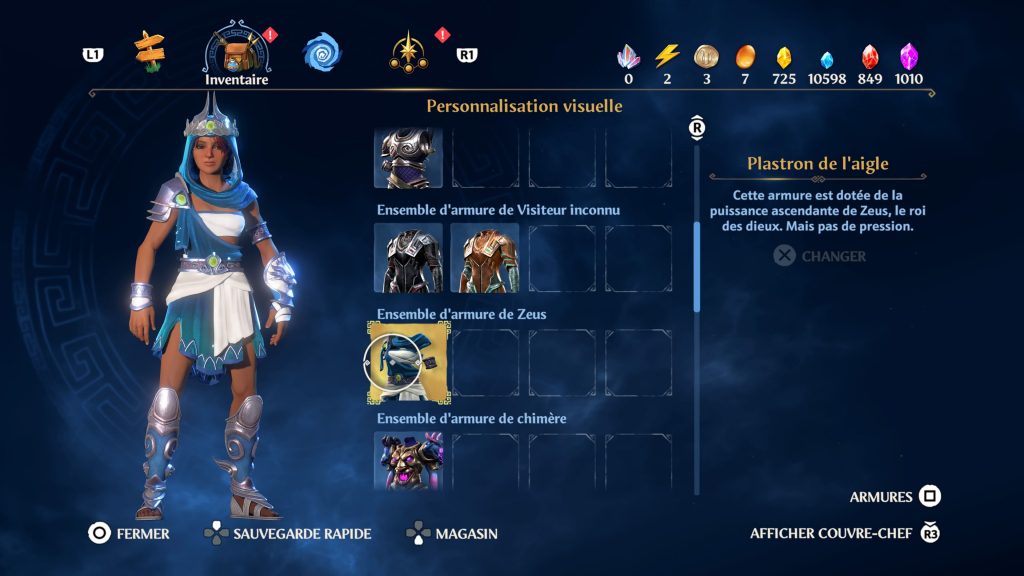This screenshot has height=576, width=1024.
Task: Open the golden star skills tab
Action: tap(409, 52)
